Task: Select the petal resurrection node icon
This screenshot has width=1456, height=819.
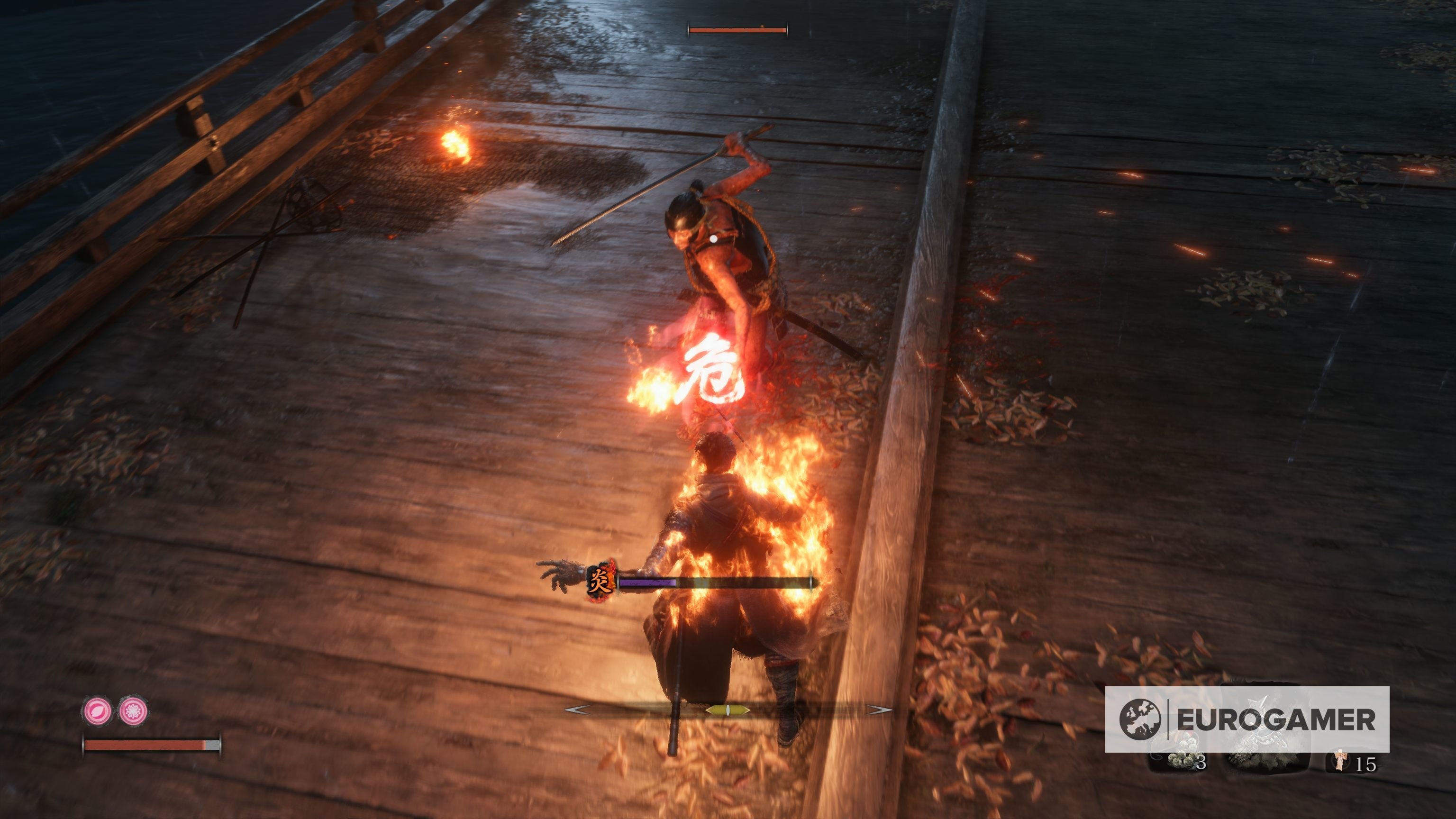Action: click(97, 710)
